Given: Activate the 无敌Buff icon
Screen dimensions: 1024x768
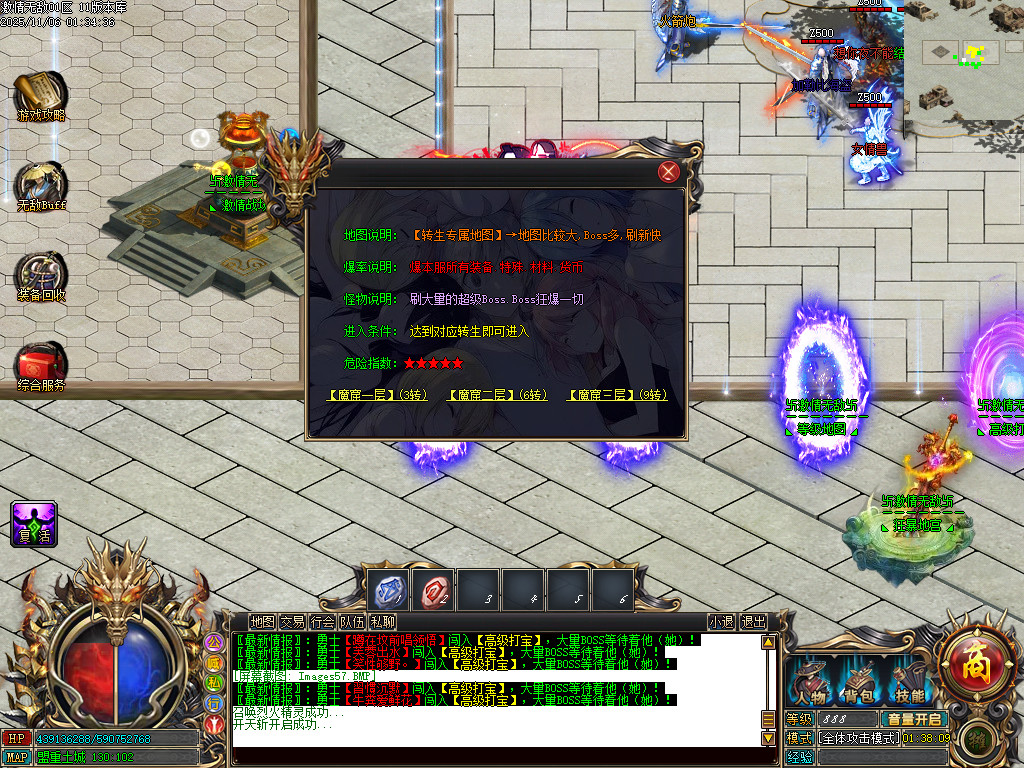Looking at the screenshot, I should [x=41, y=184].
